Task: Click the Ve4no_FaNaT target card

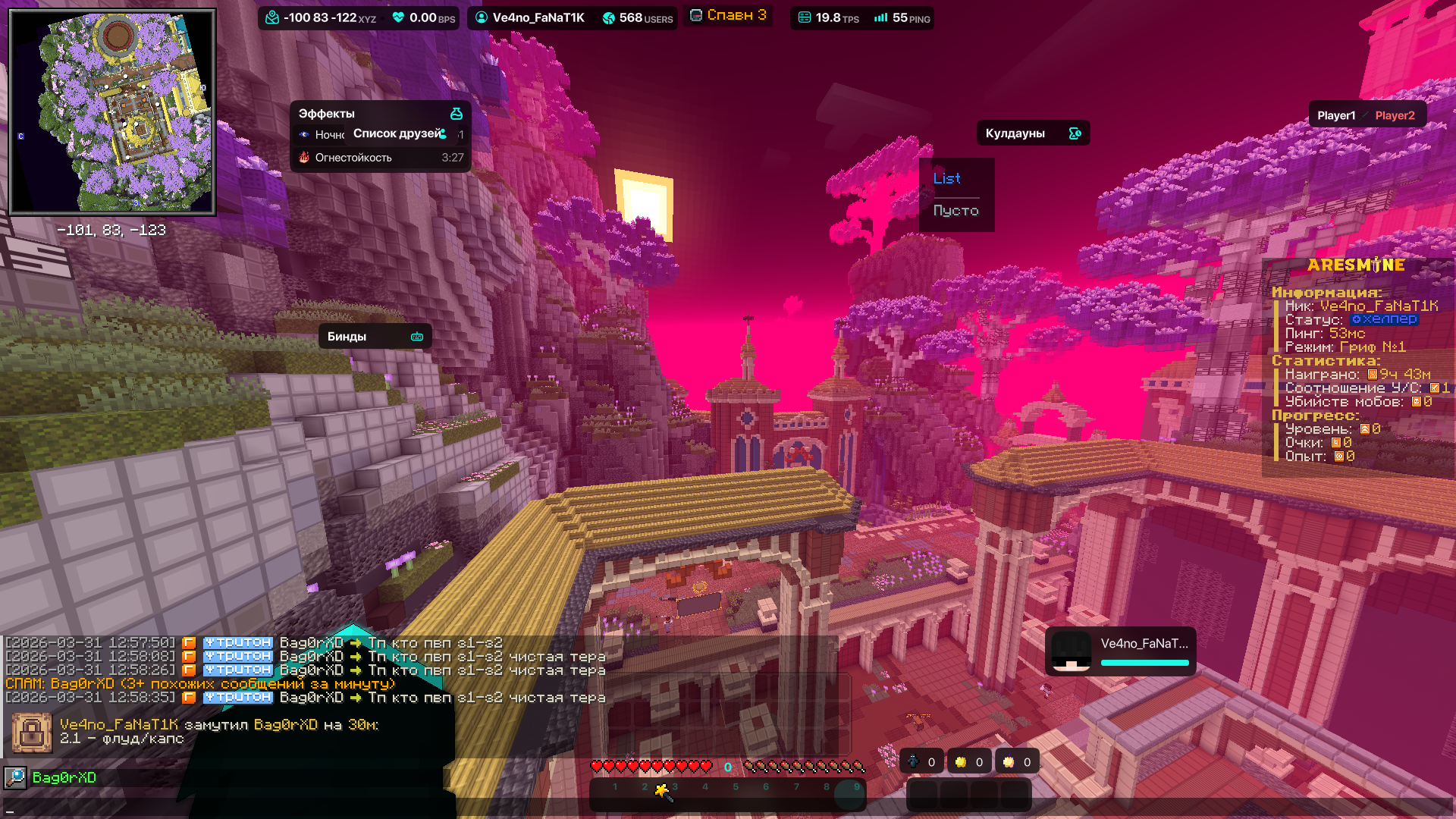Action: tap(1120, 651)
